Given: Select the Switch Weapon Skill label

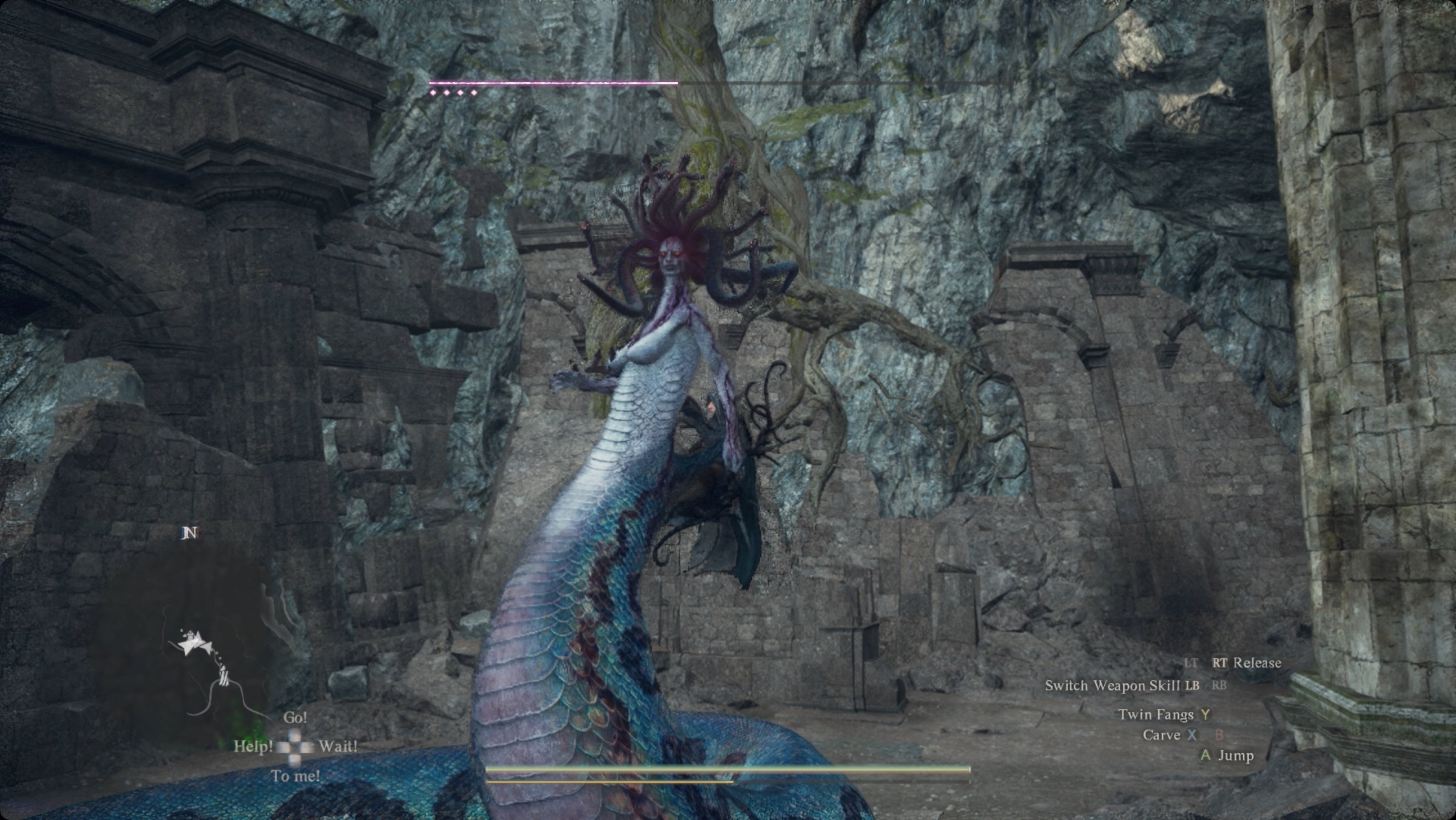Looking at the screenshot, I should (1113, 685).
